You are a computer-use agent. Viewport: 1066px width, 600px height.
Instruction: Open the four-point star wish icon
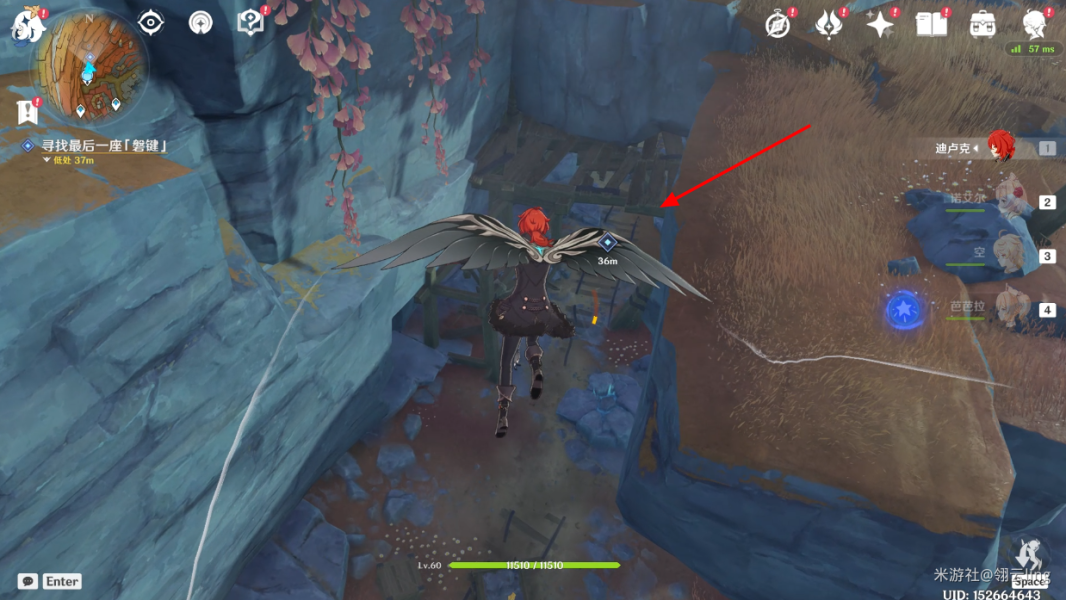click(x=880, y=24)
